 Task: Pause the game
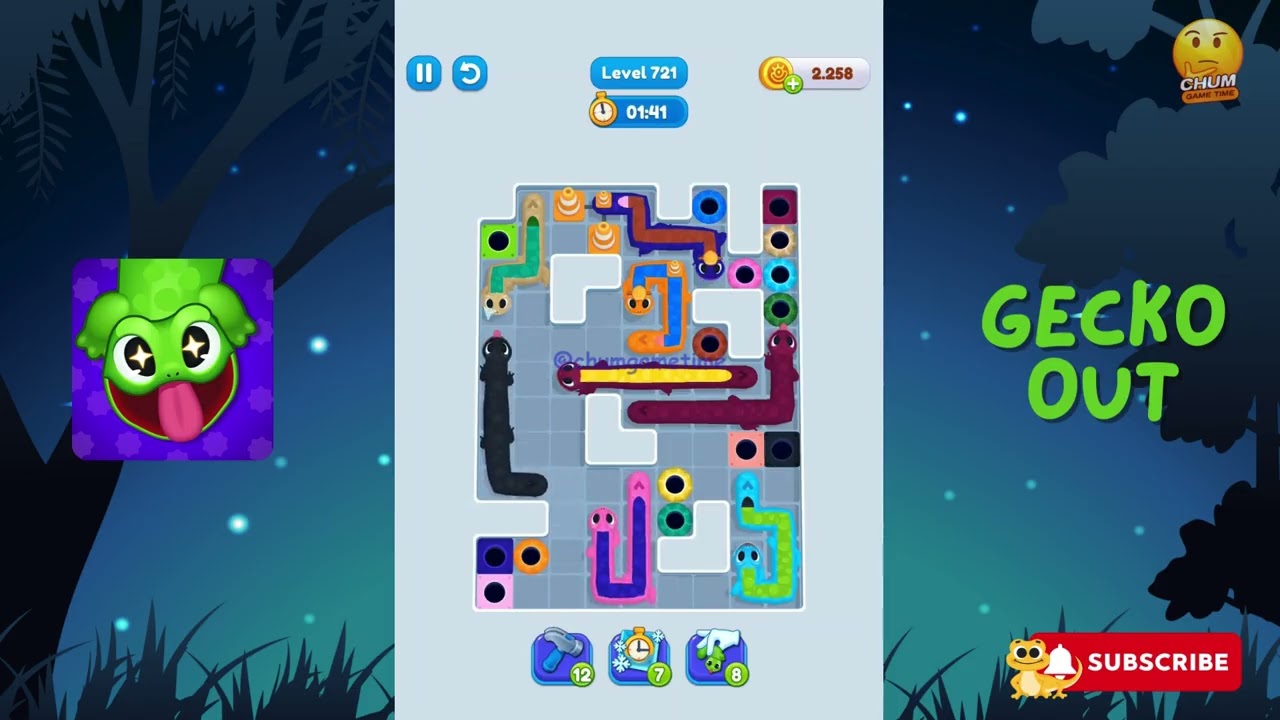tap(423, 73)
